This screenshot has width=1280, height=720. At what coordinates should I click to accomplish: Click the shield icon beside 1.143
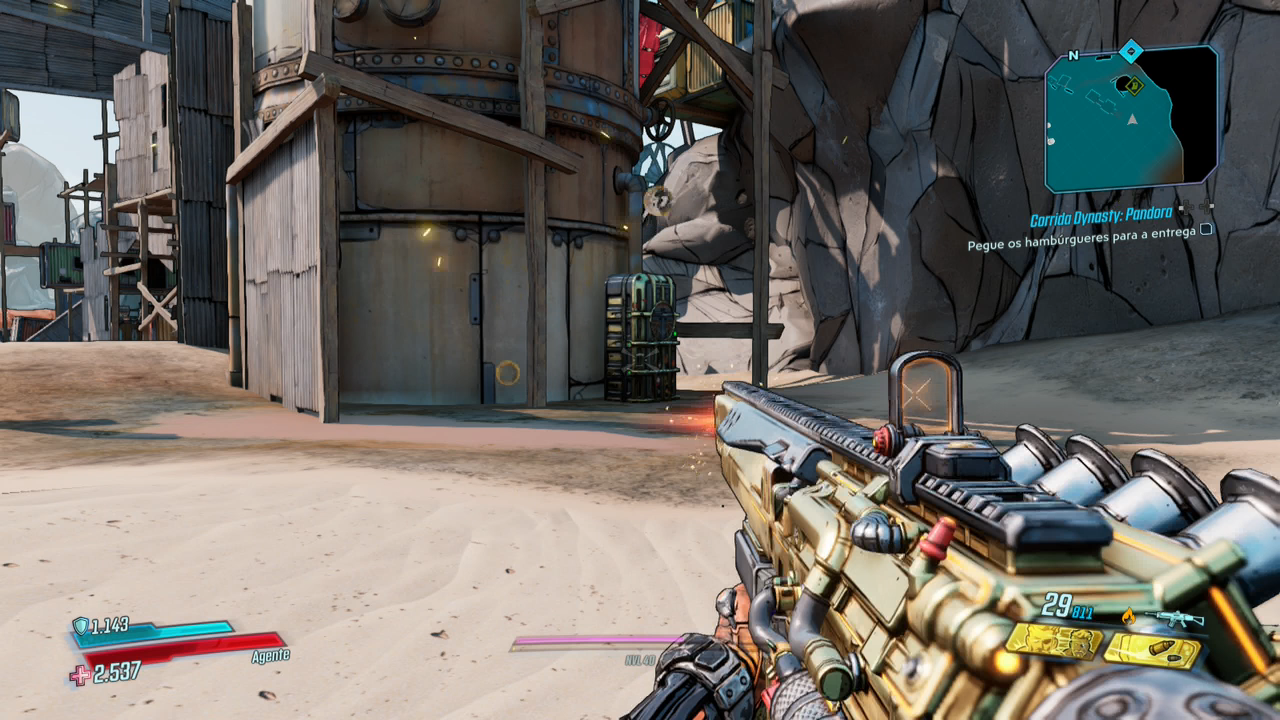pyautogui.click(x=80, y=626)
